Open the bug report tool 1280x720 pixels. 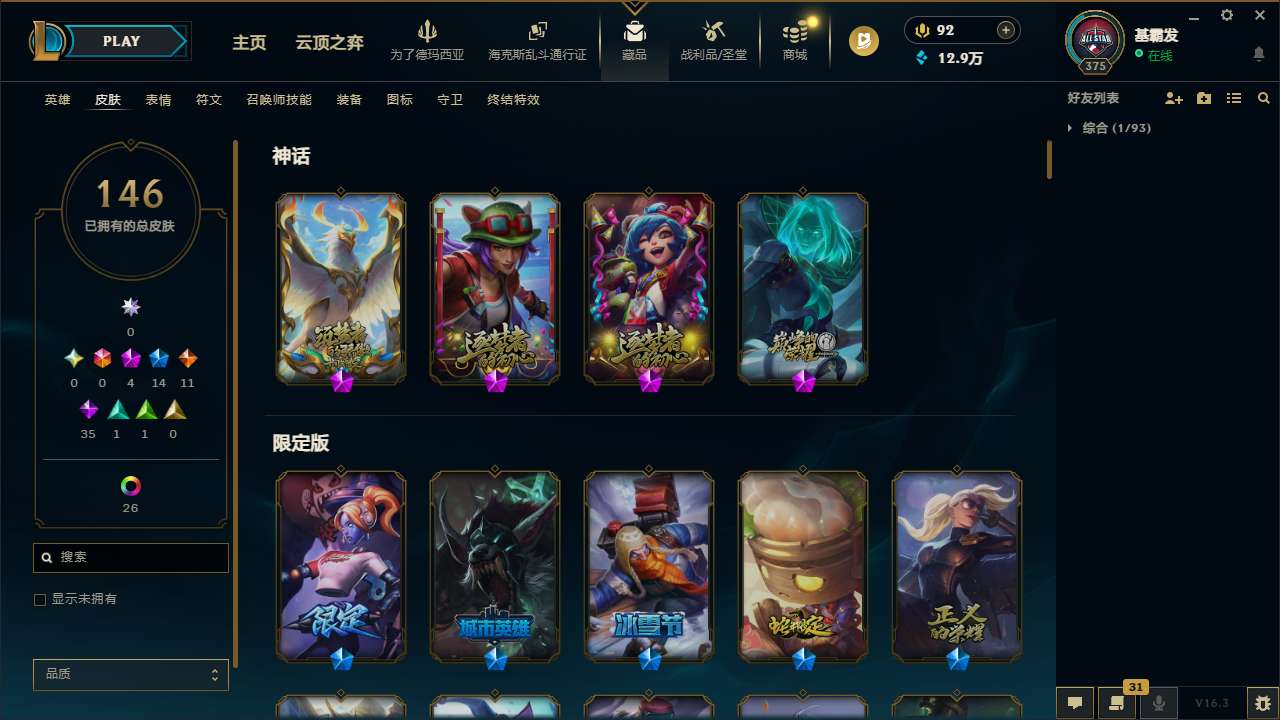[x=1257, y=703]
